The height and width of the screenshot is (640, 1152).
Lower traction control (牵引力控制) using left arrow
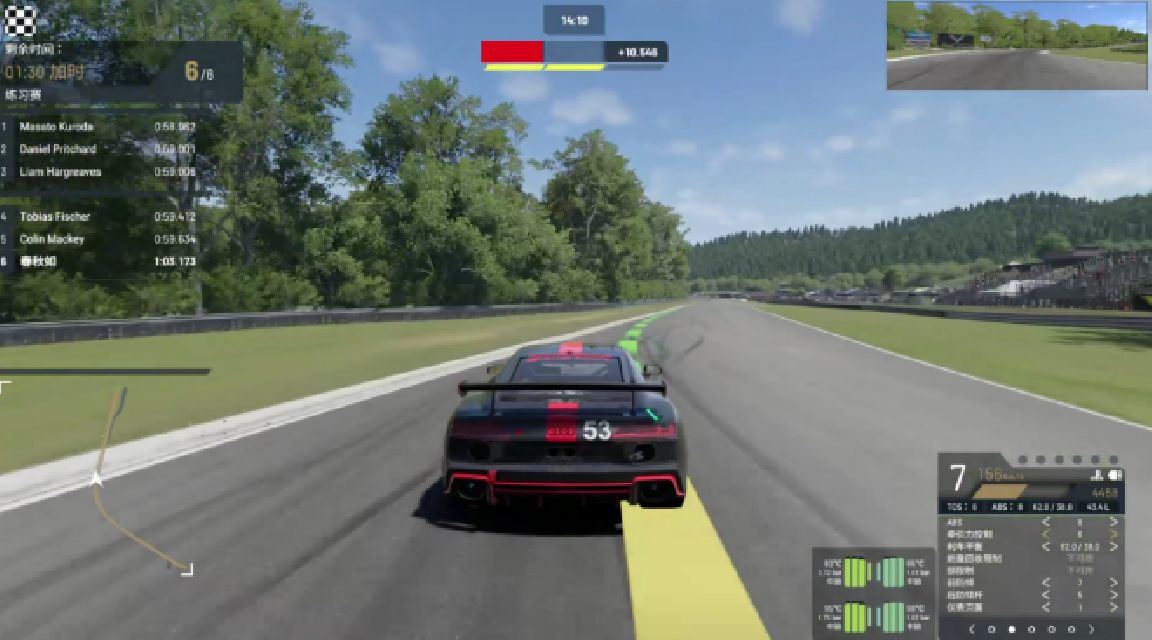(1046, 534)
